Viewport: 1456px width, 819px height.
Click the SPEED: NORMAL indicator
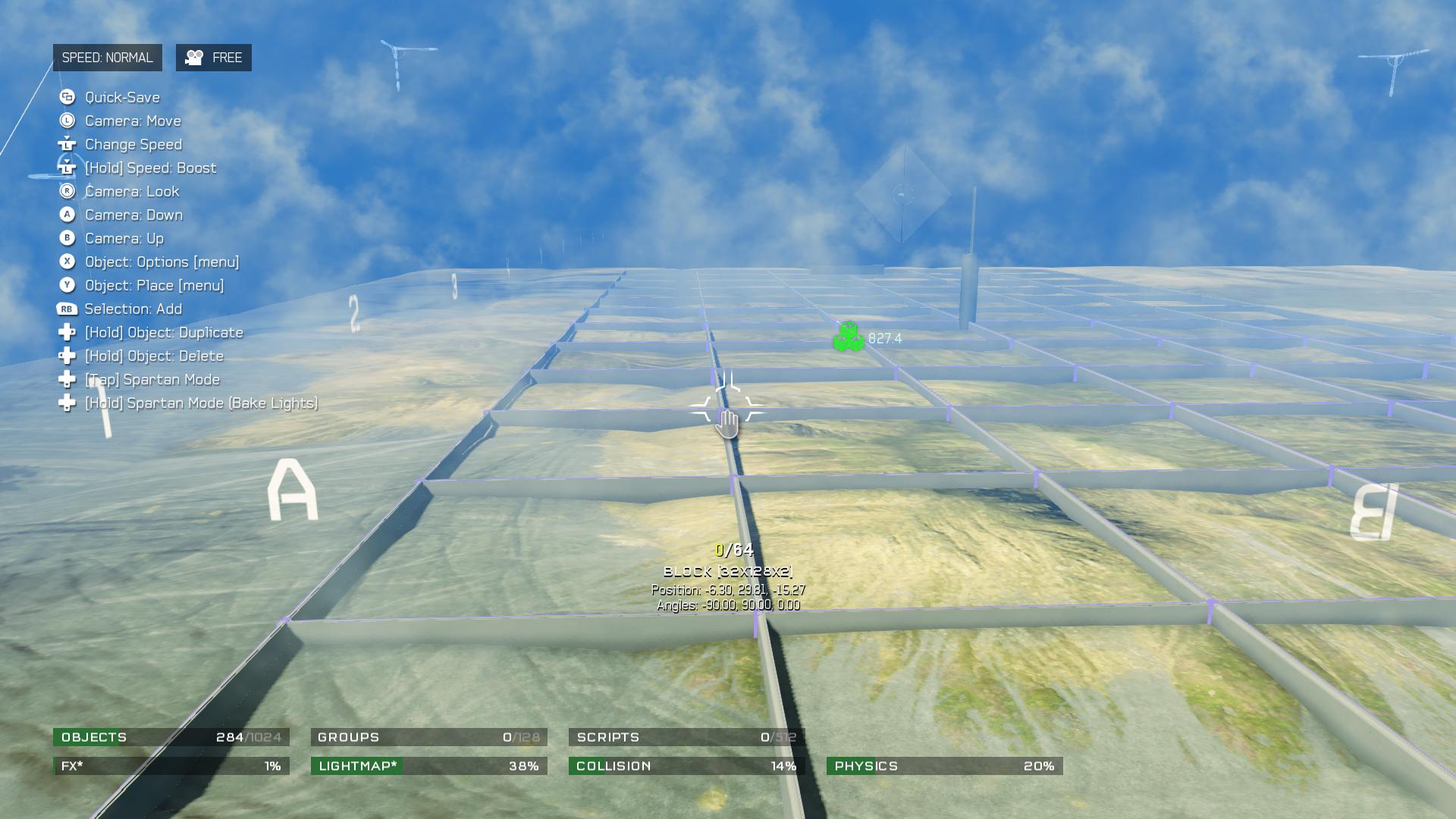pos(107,58)
